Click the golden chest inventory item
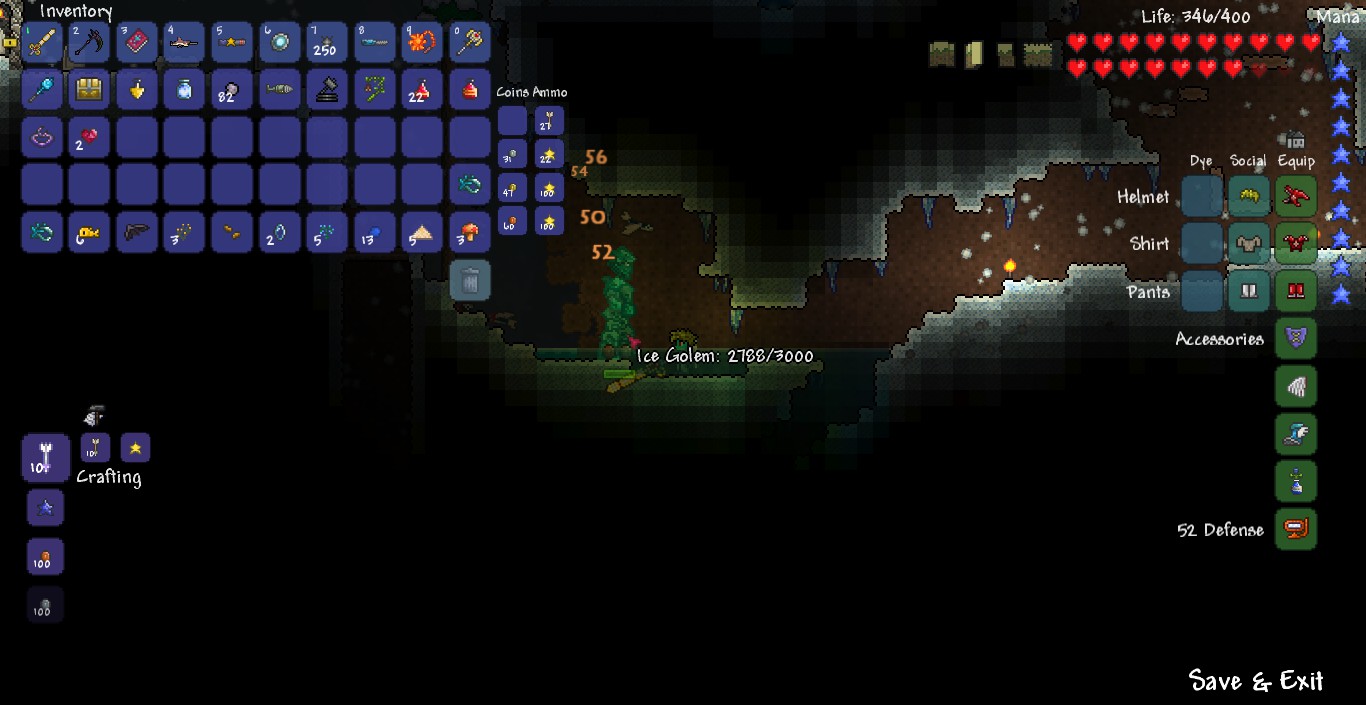The height and width of the screenshot is (705, 1366). 89,90
